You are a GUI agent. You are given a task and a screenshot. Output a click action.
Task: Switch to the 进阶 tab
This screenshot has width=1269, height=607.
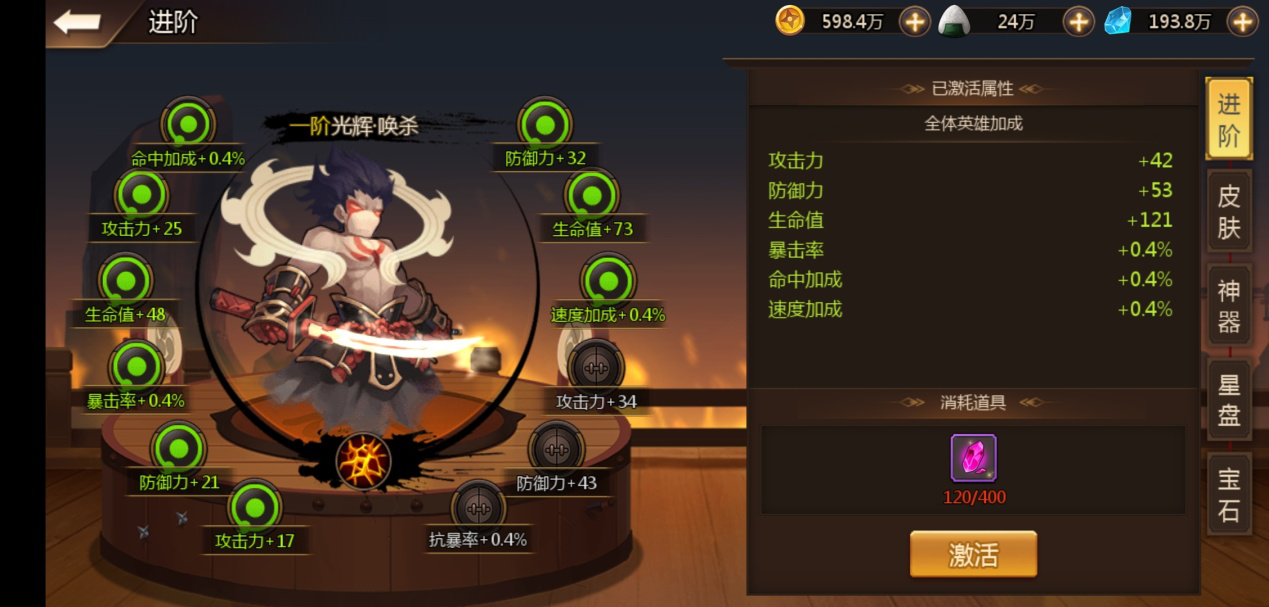tap(1228, 119)
